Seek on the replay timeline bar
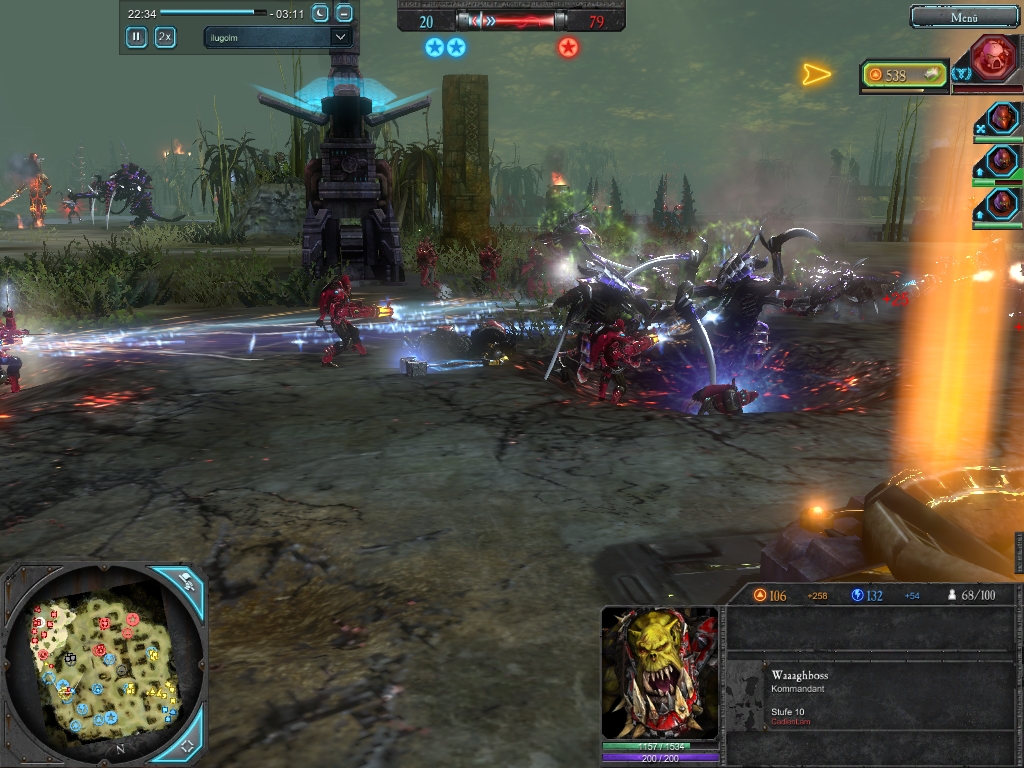This screenshot has height=768, width=1024. [x=213, y=13]
